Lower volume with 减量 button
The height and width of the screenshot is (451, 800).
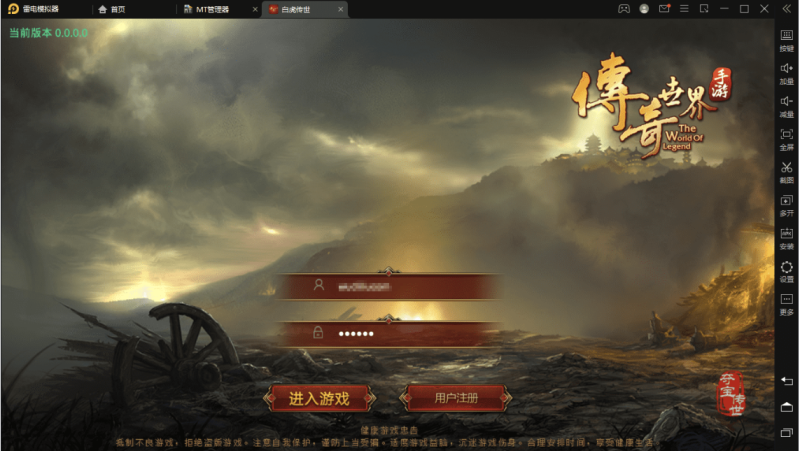(x=787, y=105)
